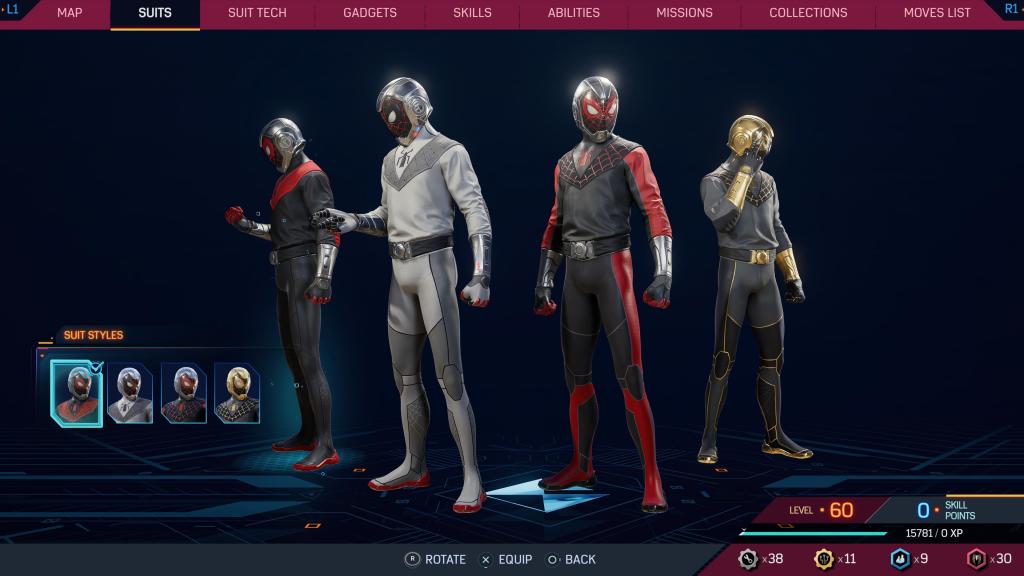This screenshot has height=576, width=1024.
Task: Select the Suits tab
Action: 155,13
